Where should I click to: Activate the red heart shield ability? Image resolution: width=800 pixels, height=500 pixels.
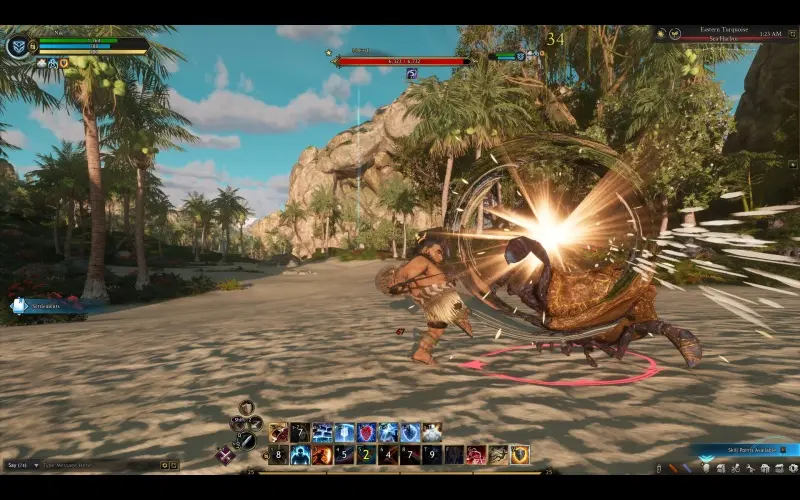pyautogui.click(x=366, y=432)
